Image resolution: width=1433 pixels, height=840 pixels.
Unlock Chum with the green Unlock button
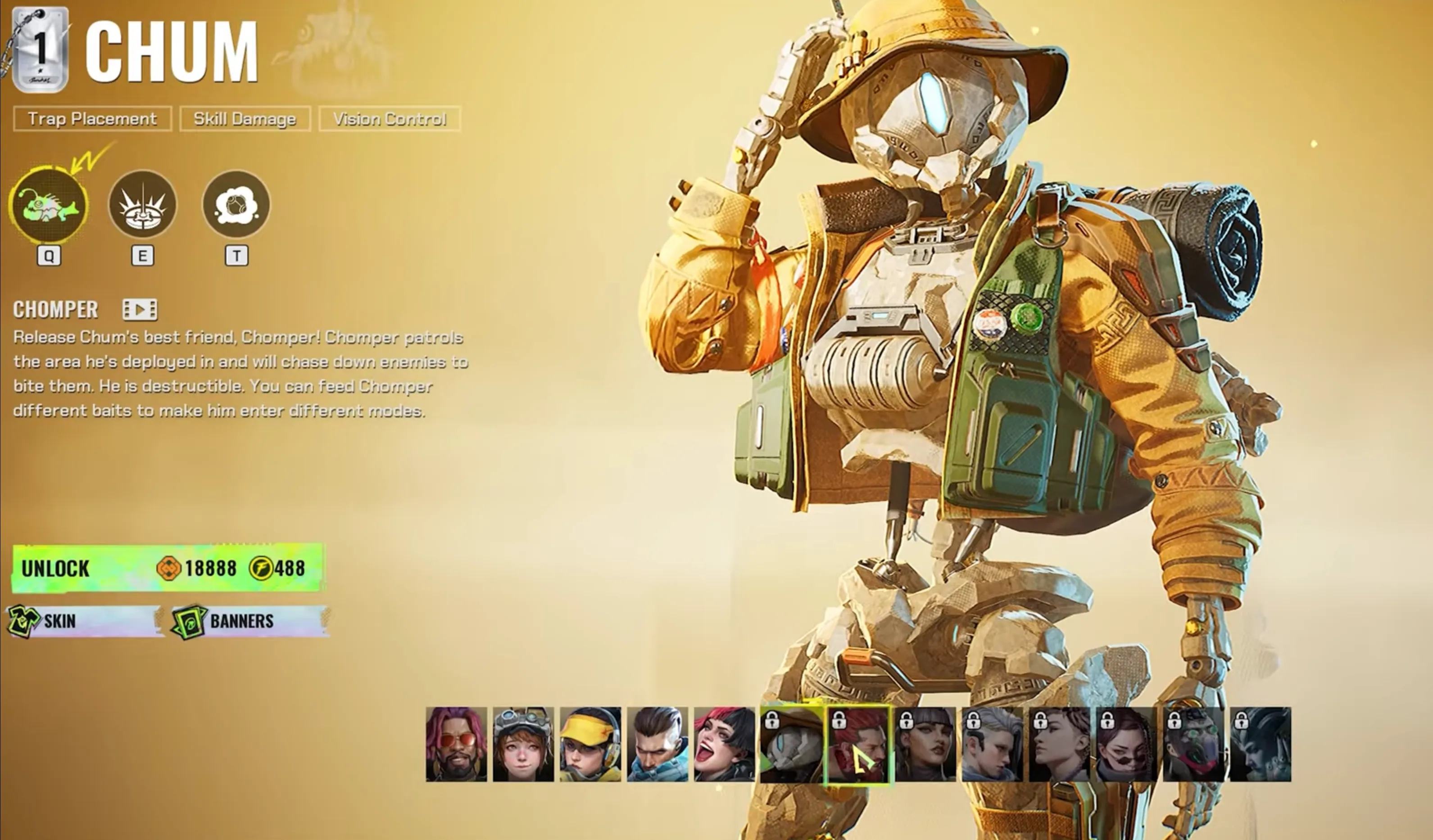coord(168,568)
